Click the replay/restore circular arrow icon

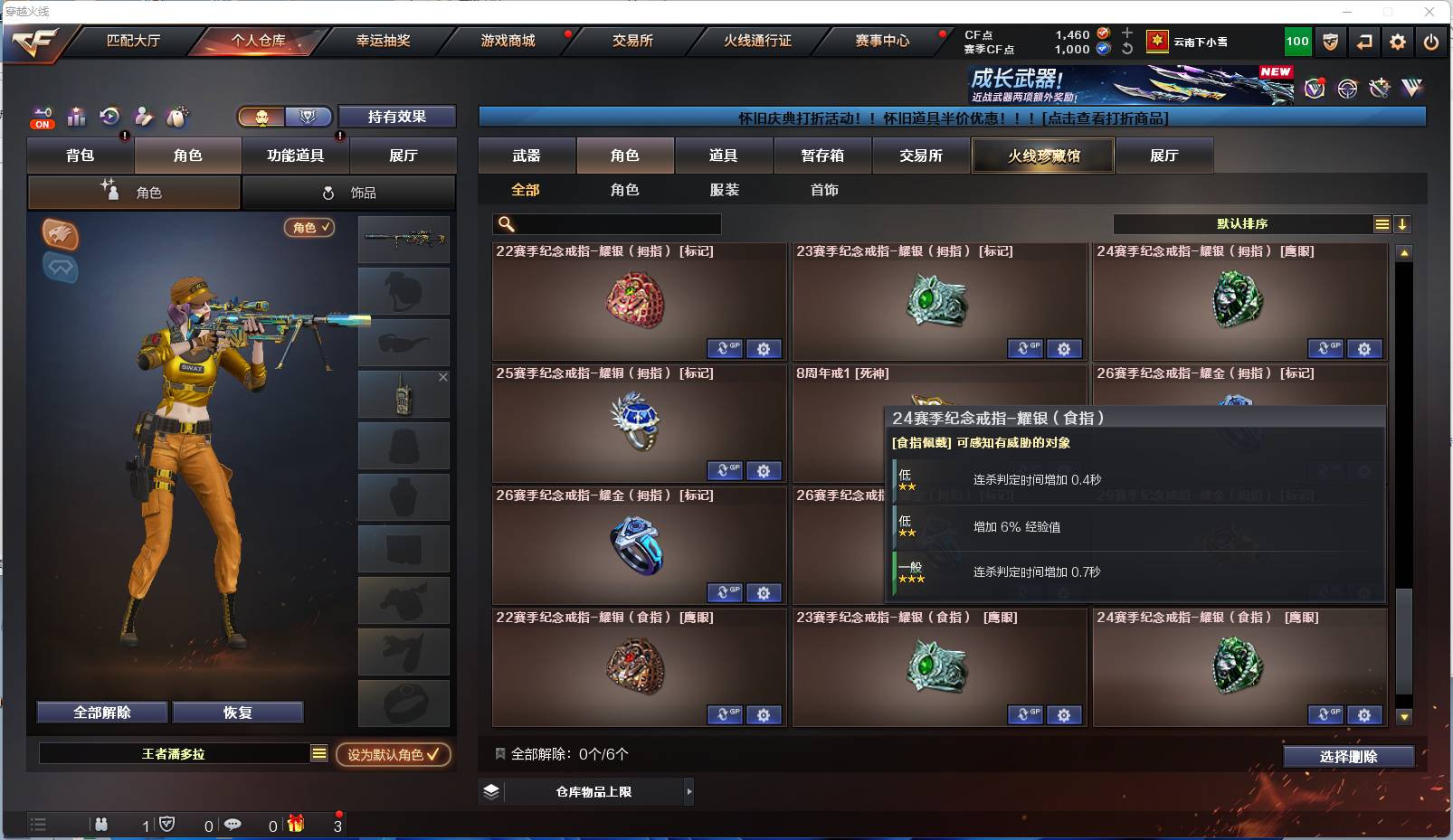109,117
